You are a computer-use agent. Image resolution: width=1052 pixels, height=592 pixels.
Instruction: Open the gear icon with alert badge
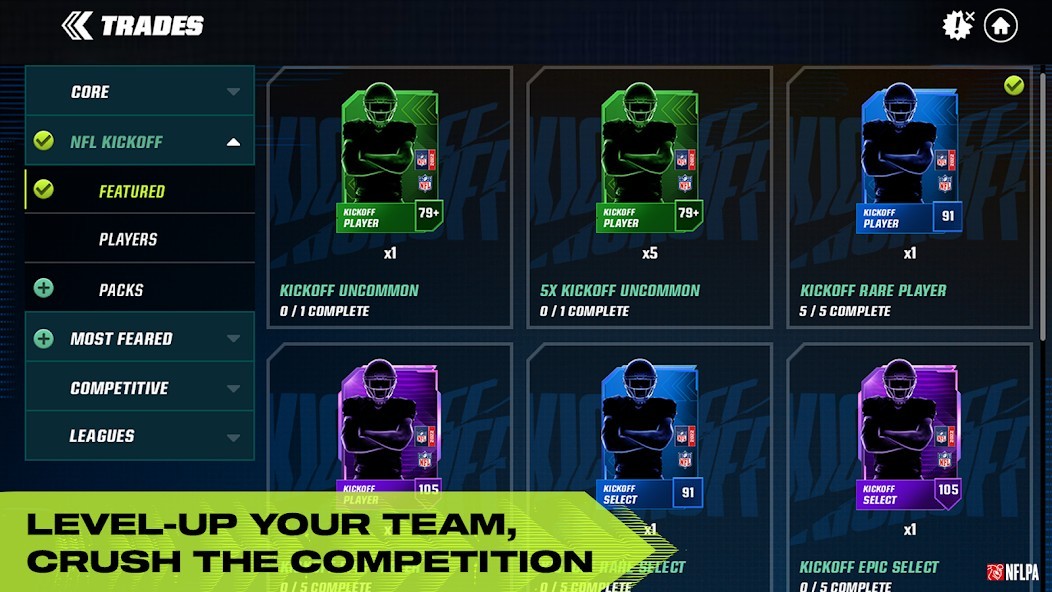(957, 26)
